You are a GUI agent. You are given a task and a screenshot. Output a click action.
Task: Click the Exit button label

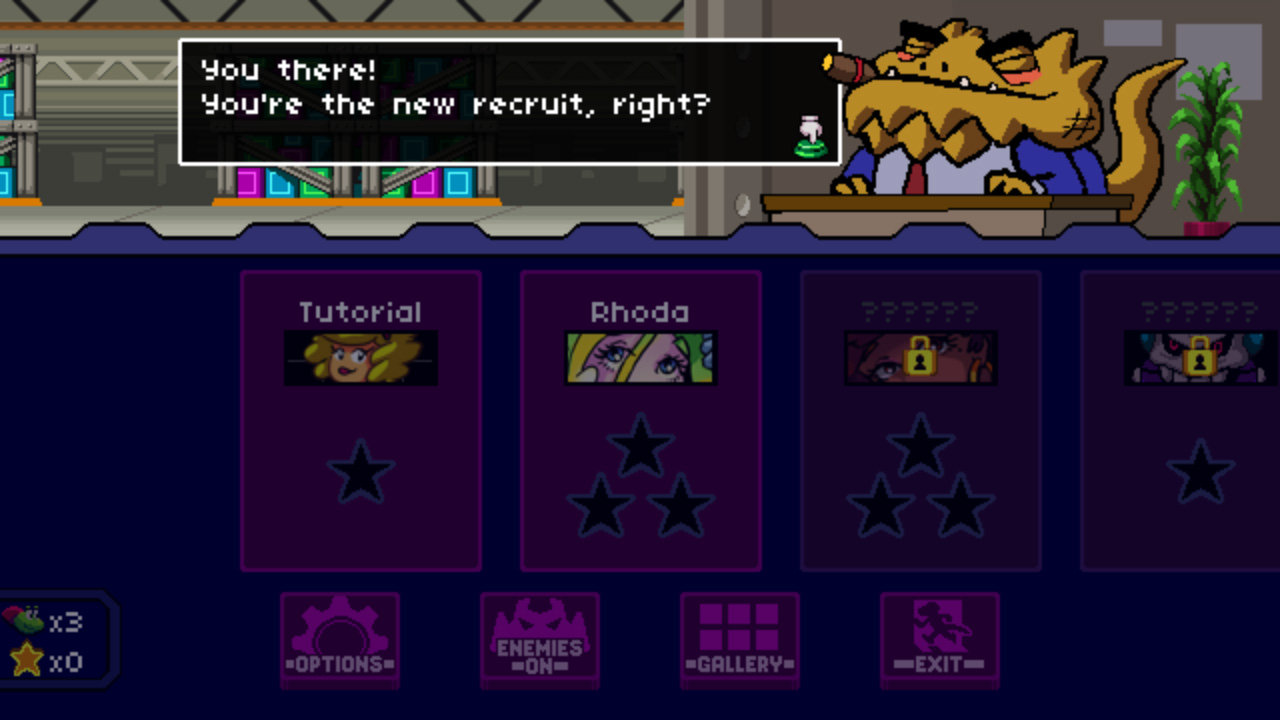click(939, 665)
